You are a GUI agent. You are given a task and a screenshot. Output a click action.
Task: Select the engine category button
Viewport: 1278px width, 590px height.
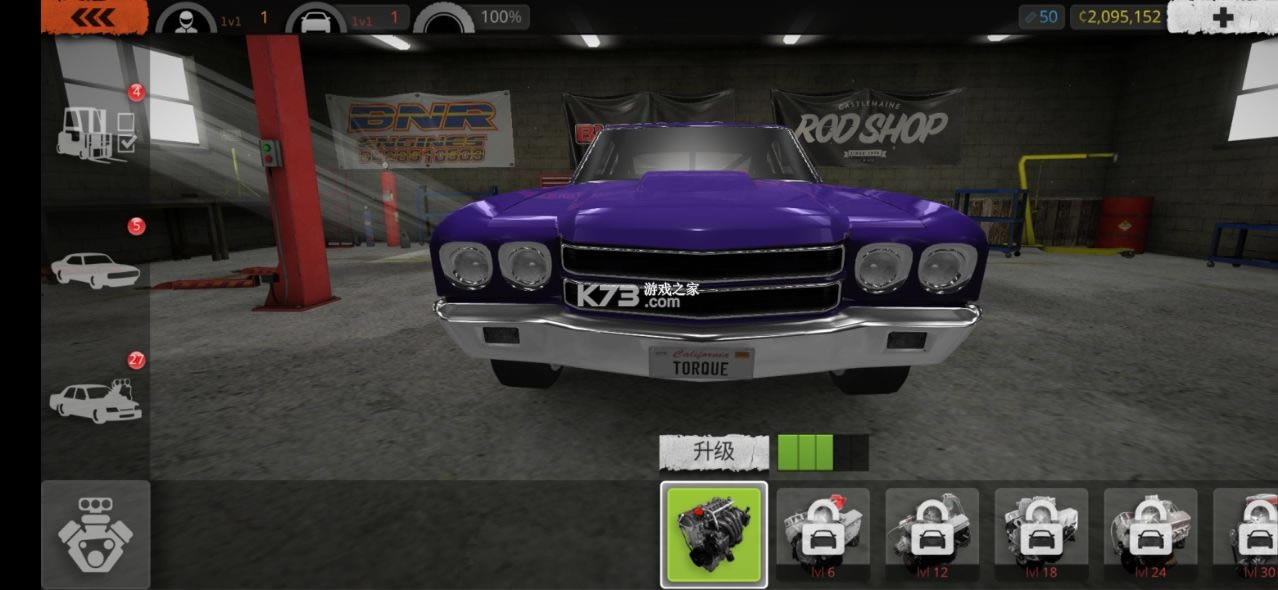(96, 534)
